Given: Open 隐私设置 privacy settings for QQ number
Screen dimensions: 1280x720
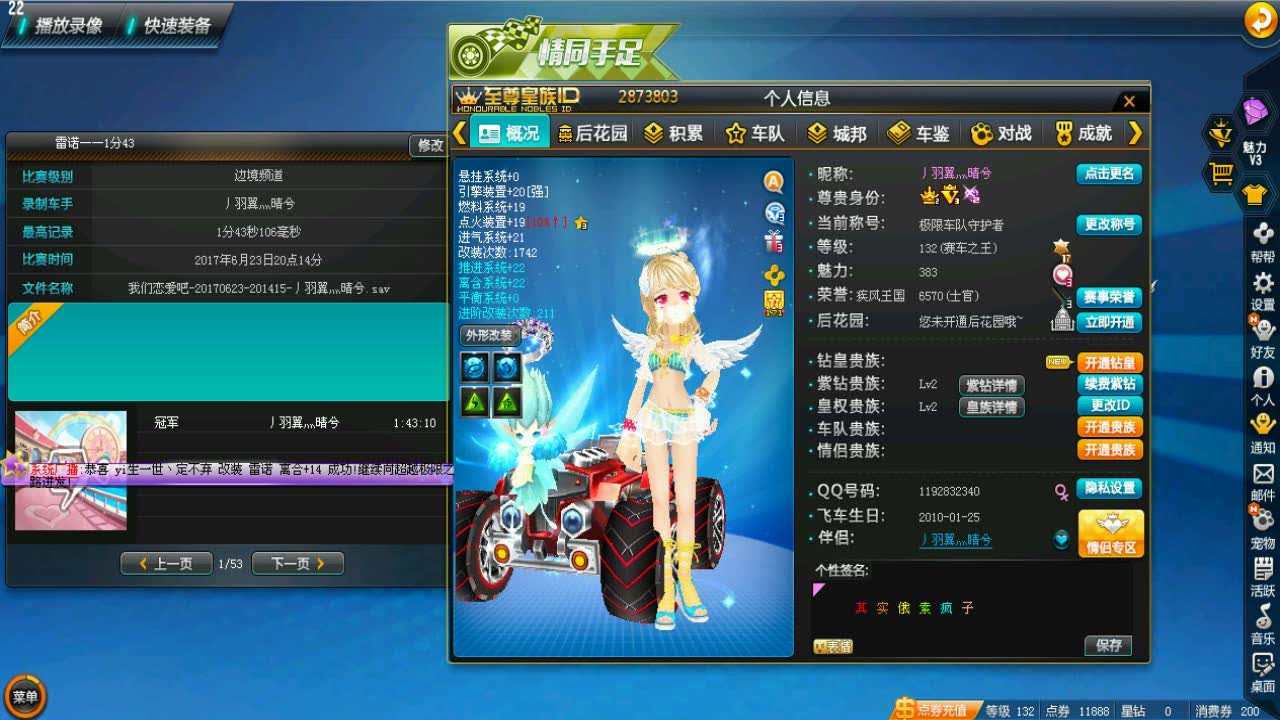Looking at the screenshot, I should tap(1109, 489).
